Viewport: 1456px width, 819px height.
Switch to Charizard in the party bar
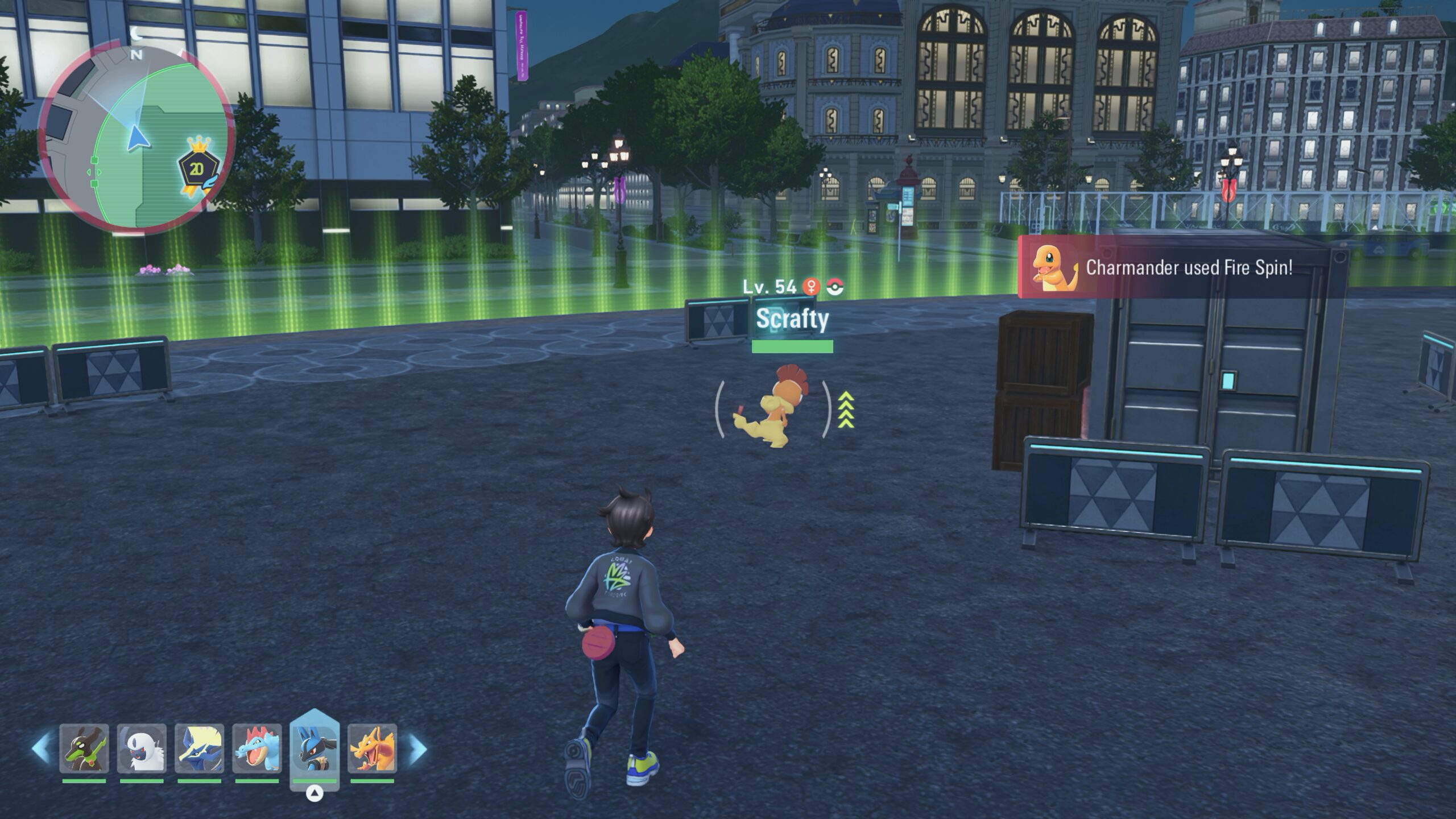373,748
